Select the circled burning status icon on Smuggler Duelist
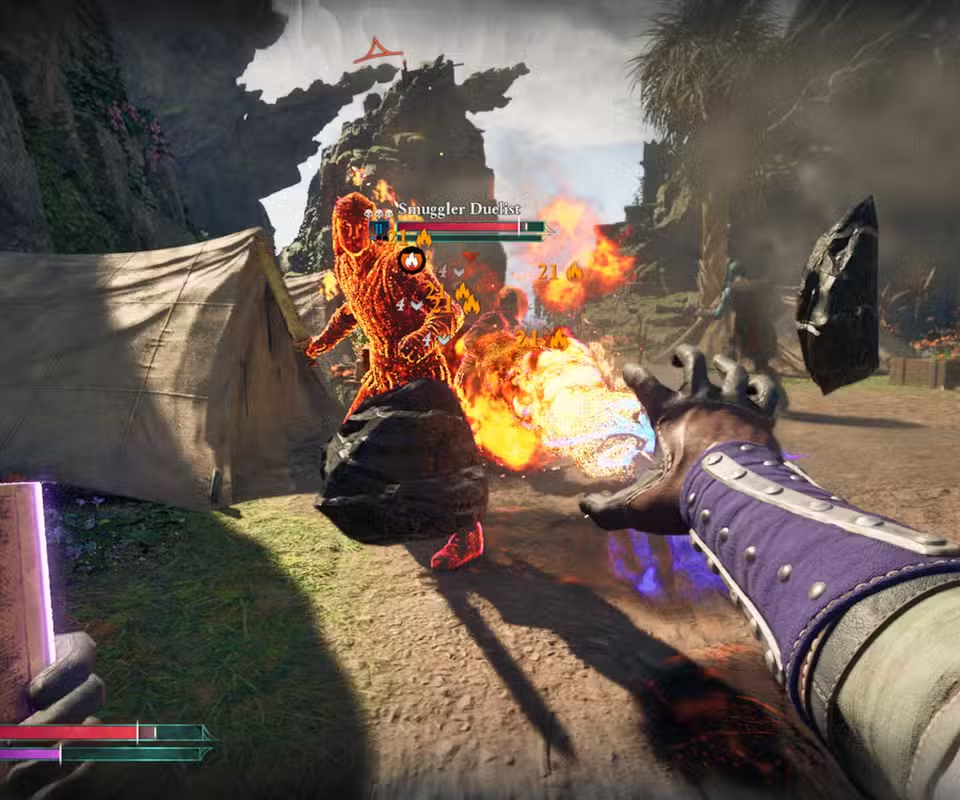Screen dimensions: 960x800 (411, 261)
